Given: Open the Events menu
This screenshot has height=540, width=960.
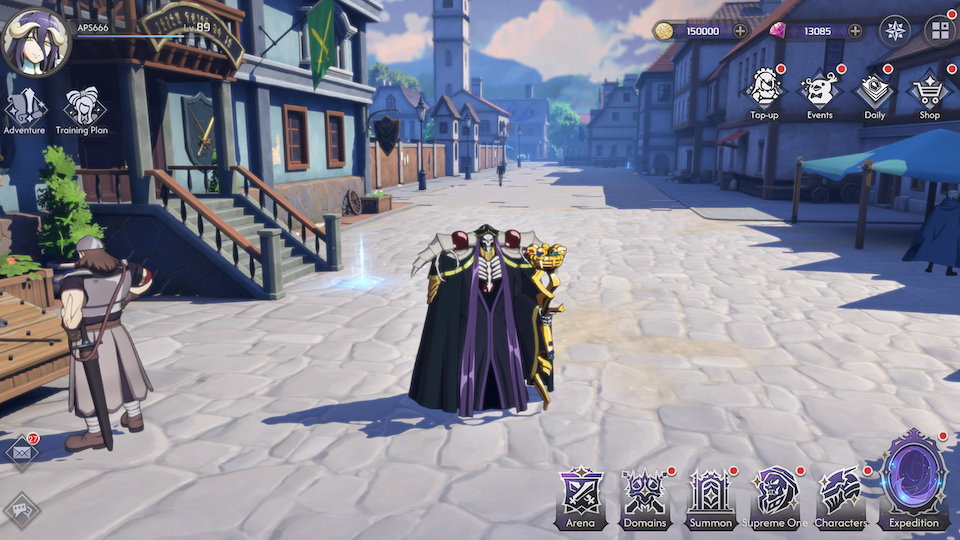Looking at the screenshot, I should point(820,94).
